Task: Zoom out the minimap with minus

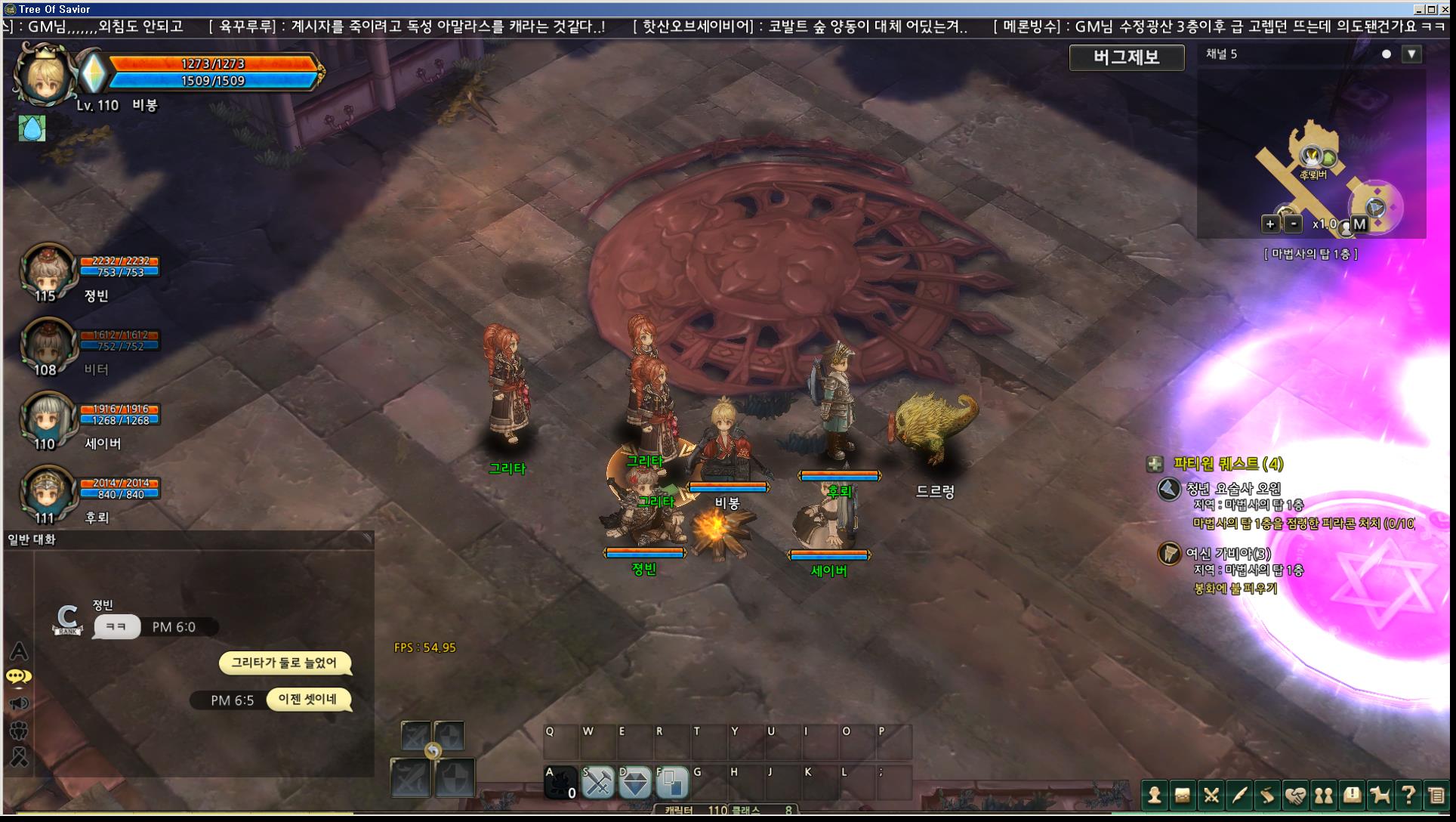Action: [x=1294, y=224]
